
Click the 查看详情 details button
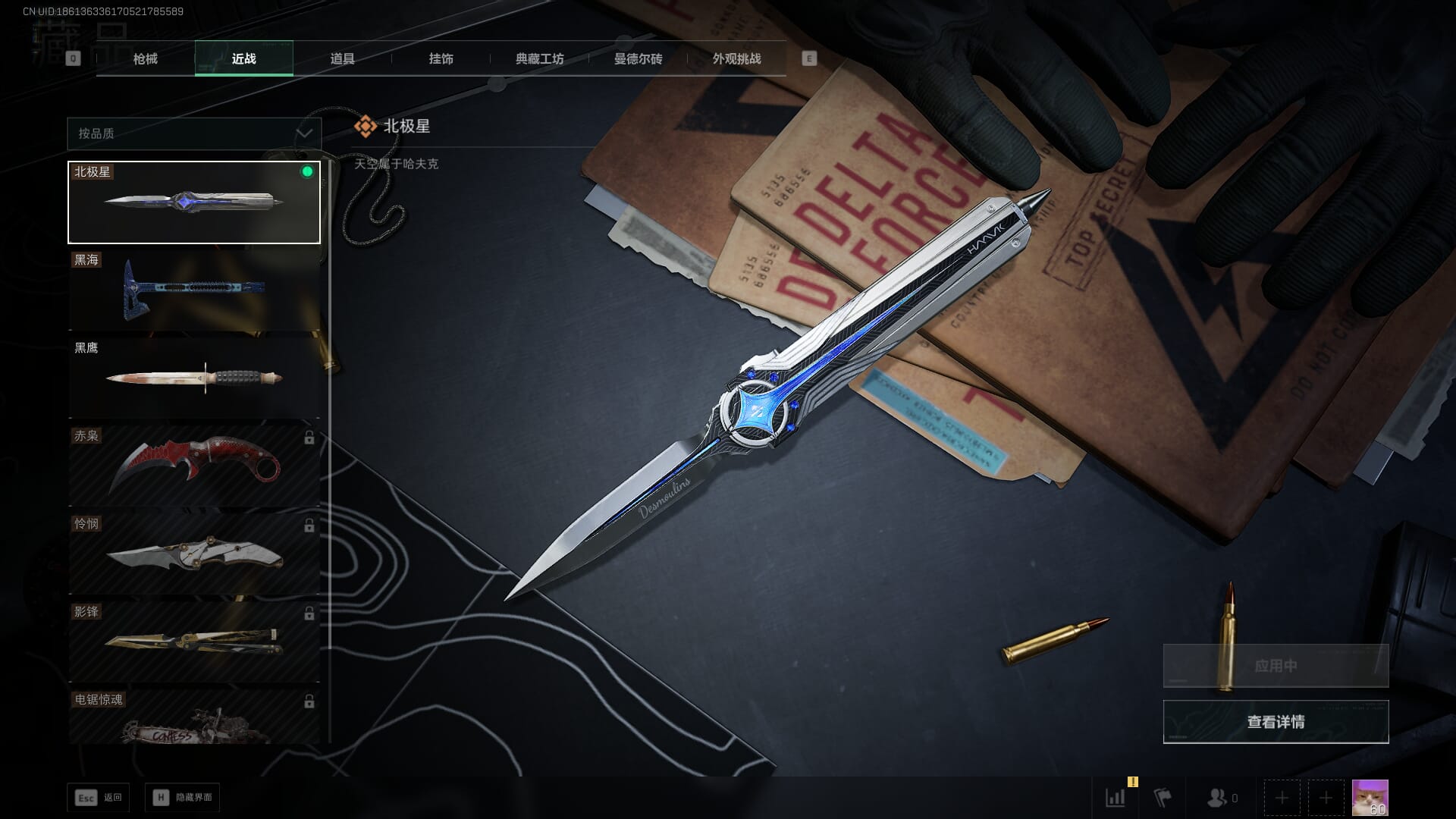point(1276,722)
